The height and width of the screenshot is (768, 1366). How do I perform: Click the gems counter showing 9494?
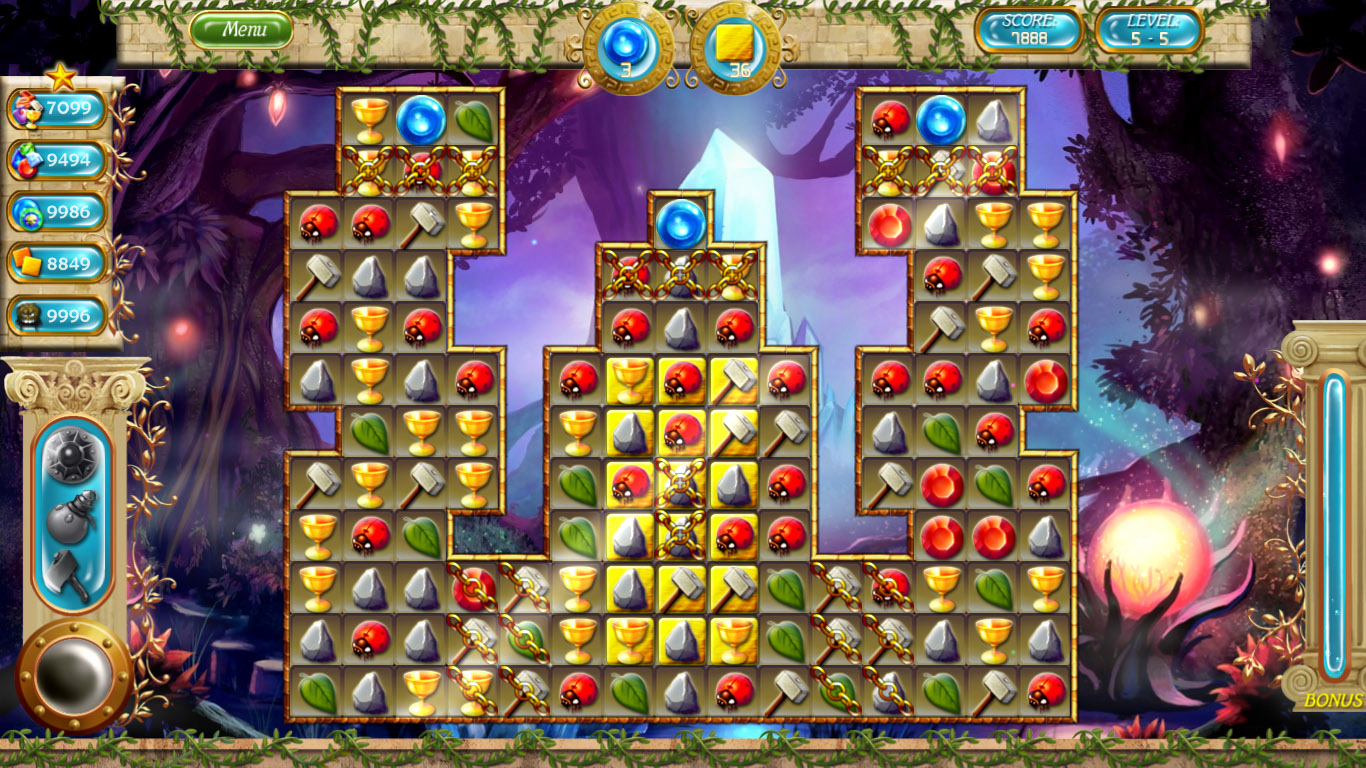(x=60, y=159)
